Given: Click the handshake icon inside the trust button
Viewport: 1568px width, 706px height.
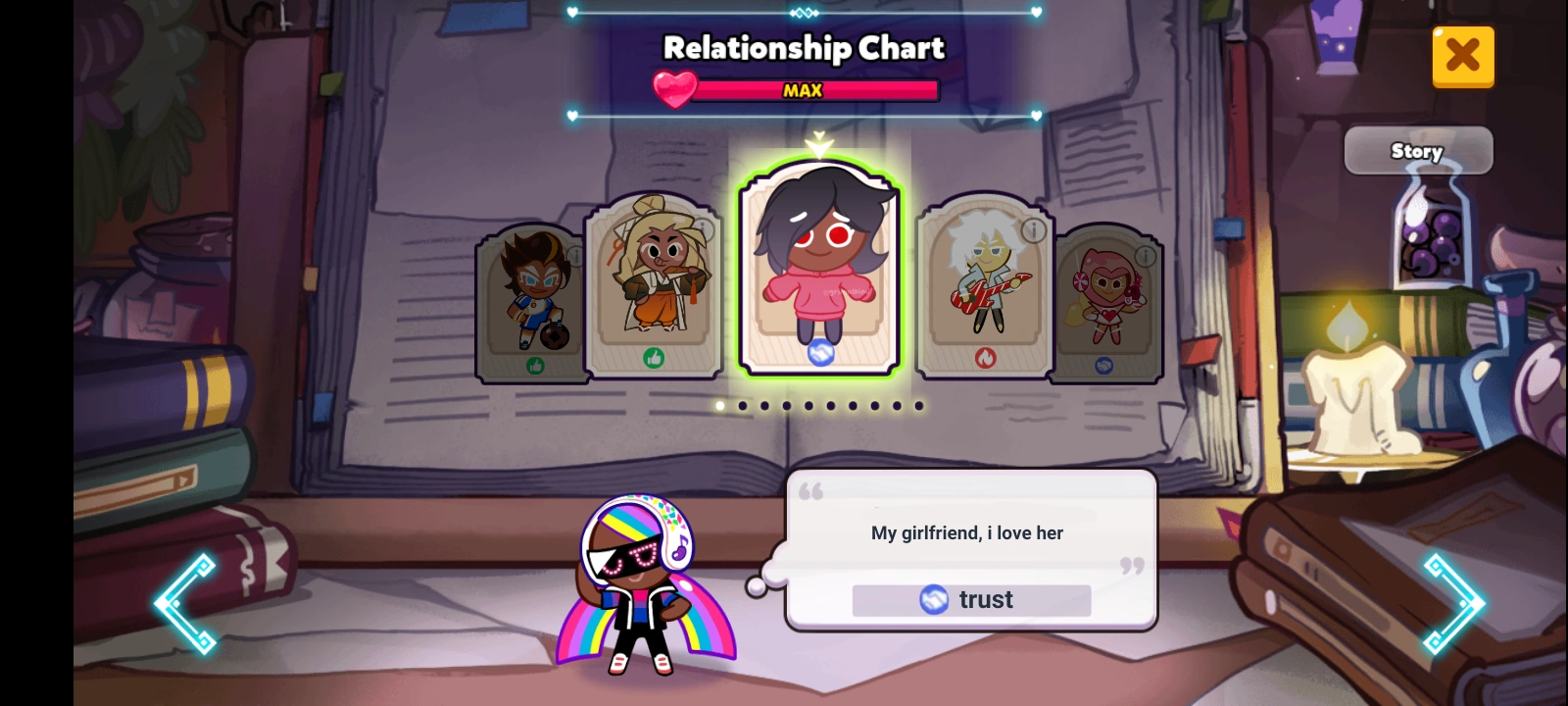Looking at the screenshot, I should [934, 599].
